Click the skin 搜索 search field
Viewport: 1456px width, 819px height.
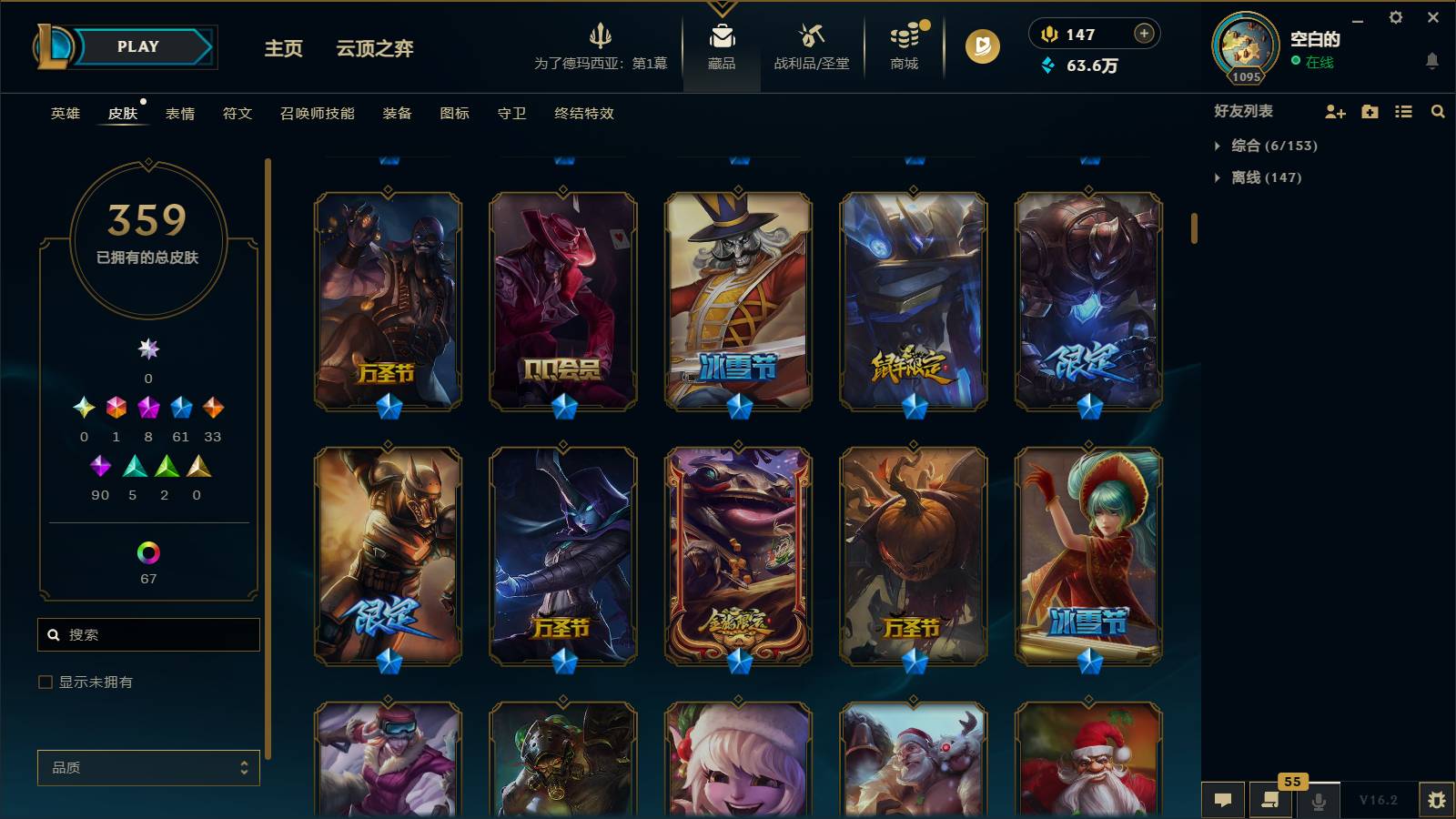point(147,634)
